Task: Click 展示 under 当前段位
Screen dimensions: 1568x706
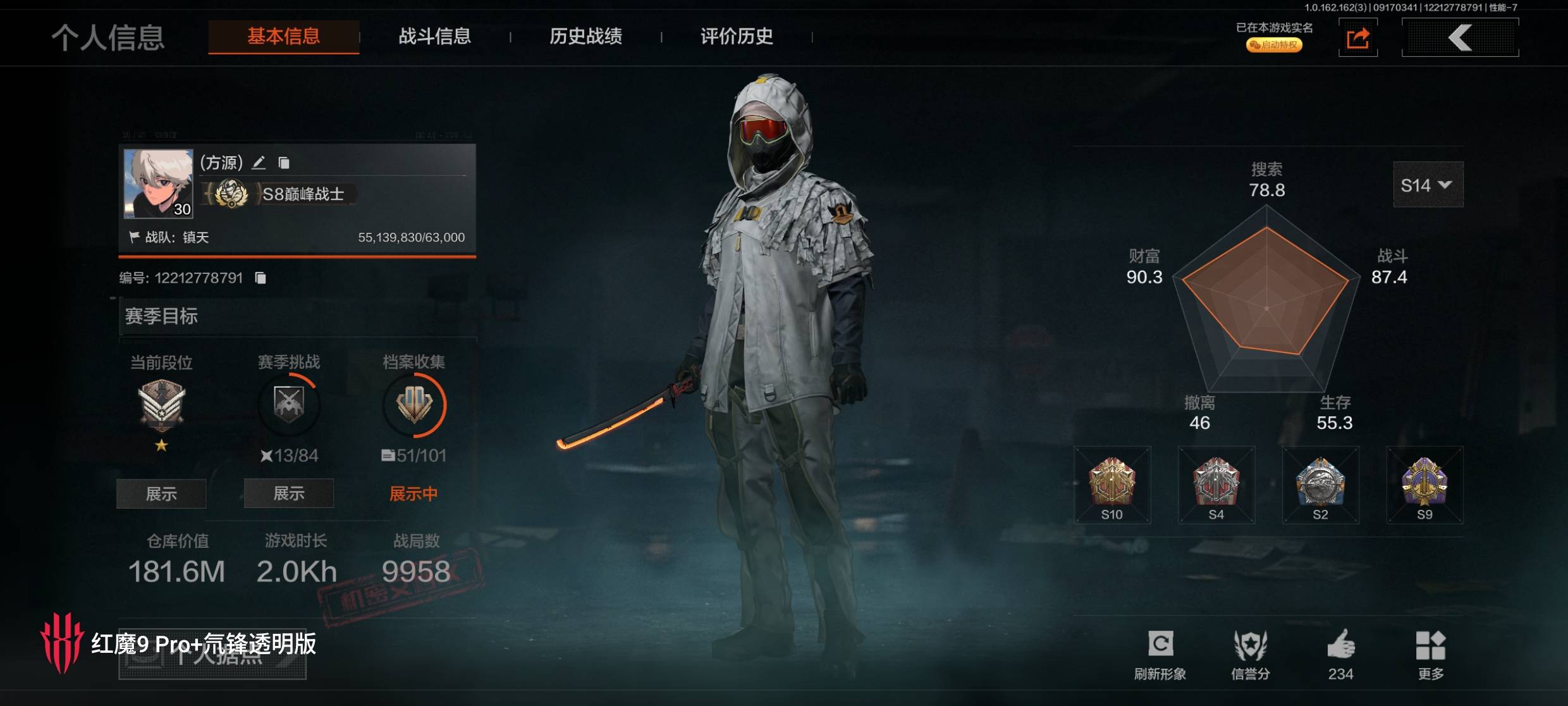Action: [x=161, y=493]
